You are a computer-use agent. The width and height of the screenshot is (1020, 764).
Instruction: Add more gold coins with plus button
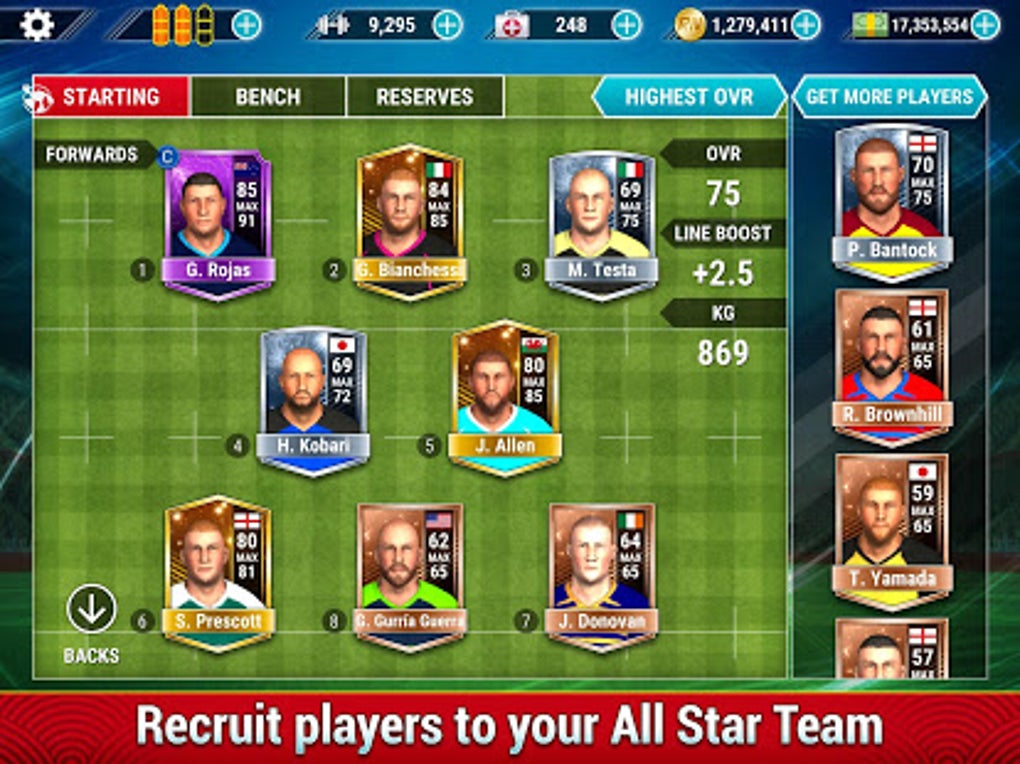point(805,25)
